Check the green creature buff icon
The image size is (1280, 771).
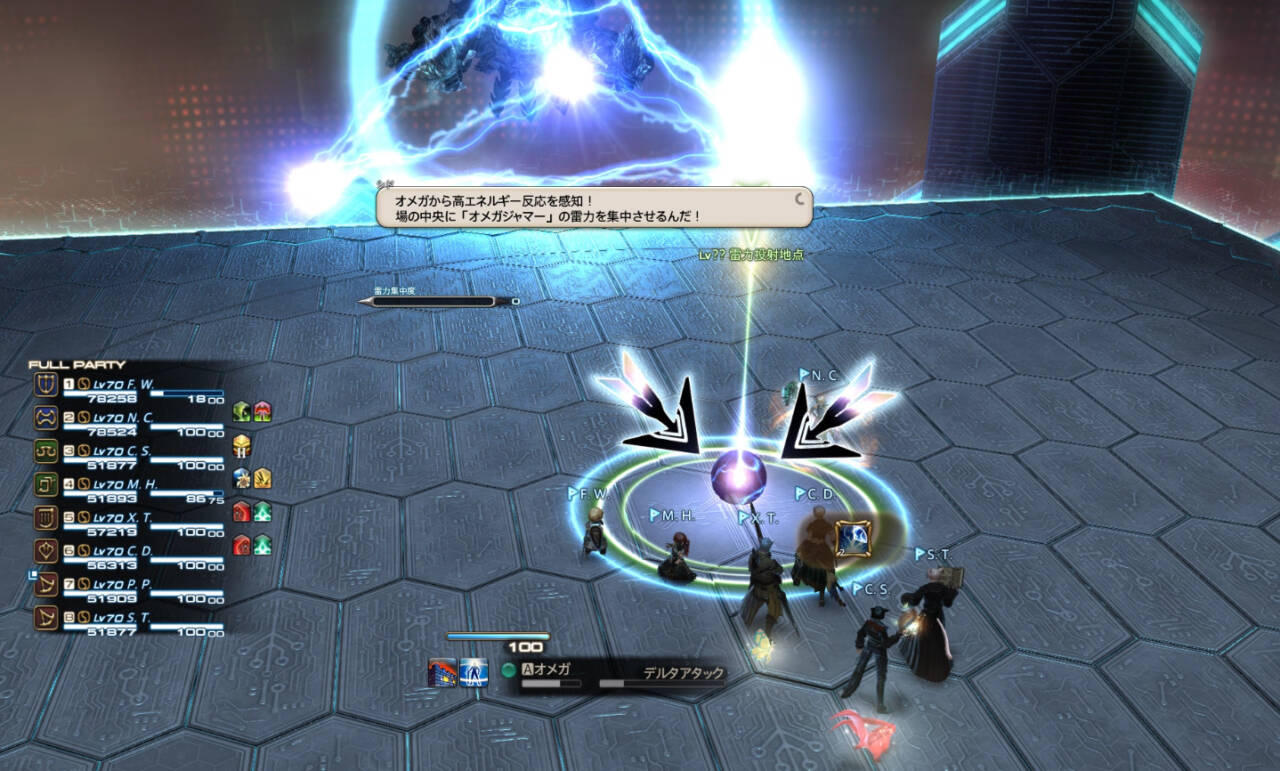point(241,411)
